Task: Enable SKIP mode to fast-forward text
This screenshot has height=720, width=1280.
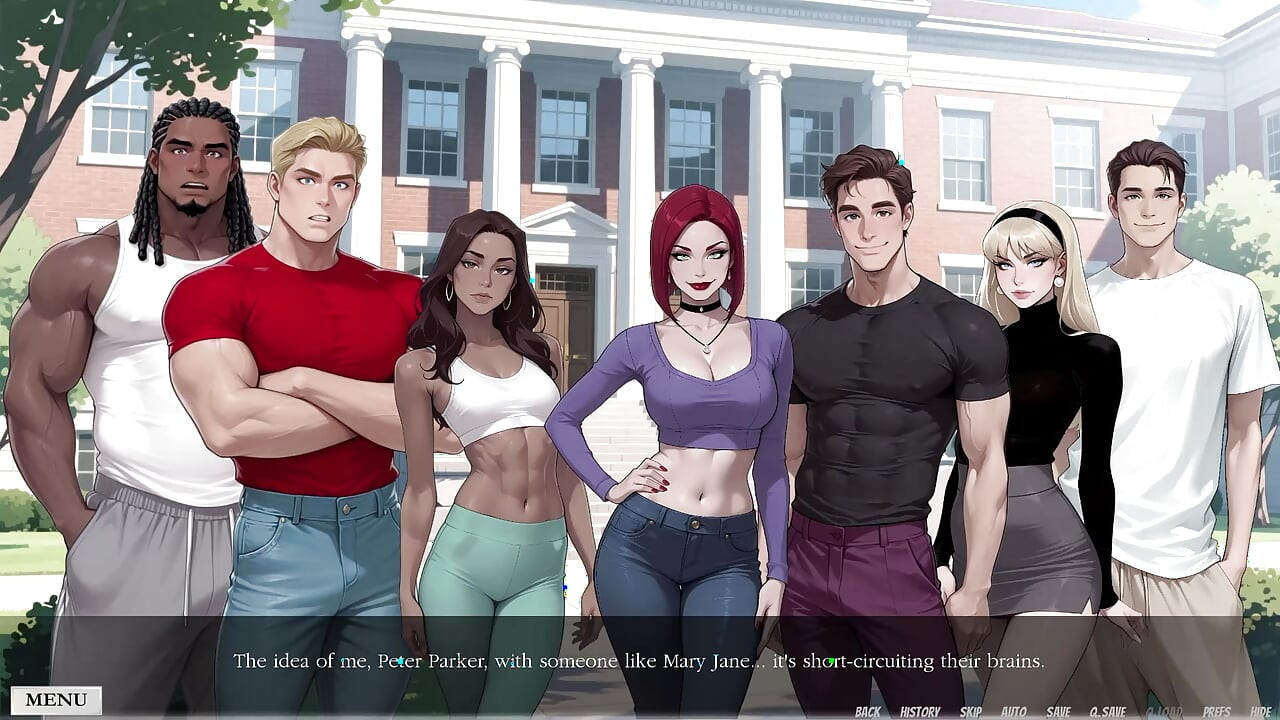Action: point(971,710)
